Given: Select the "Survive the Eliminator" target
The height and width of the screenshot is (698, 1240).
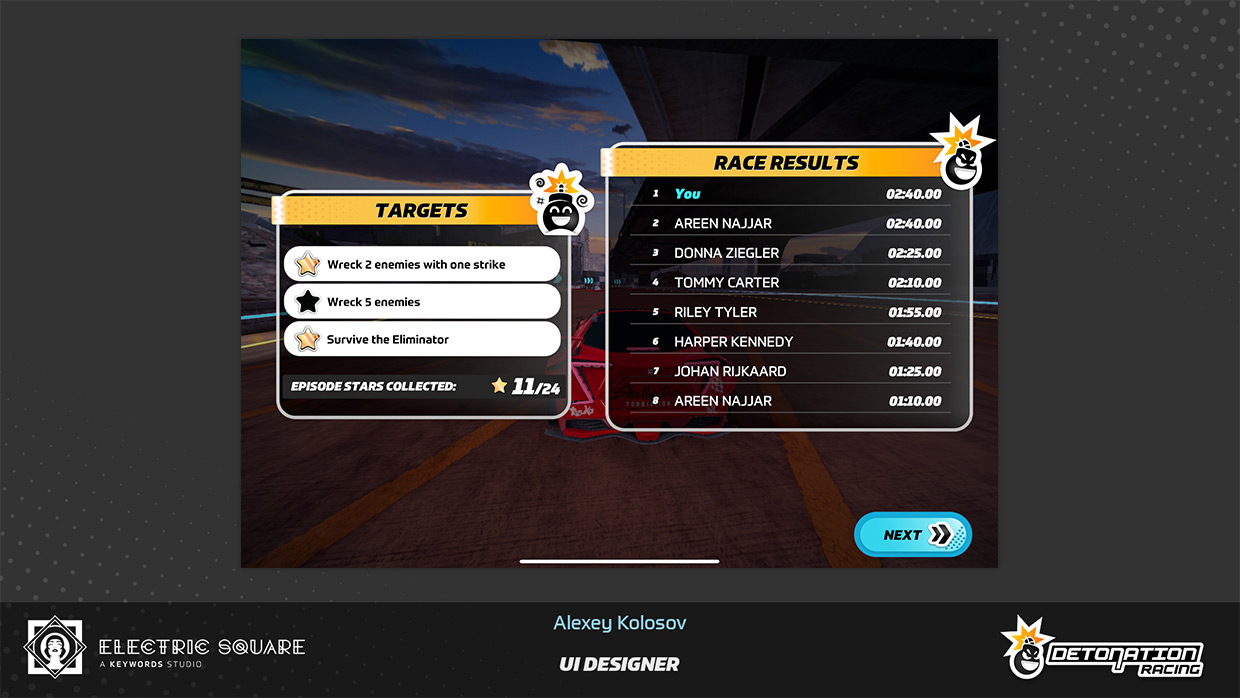Looking at the screenshot, I should coord(422,340).
